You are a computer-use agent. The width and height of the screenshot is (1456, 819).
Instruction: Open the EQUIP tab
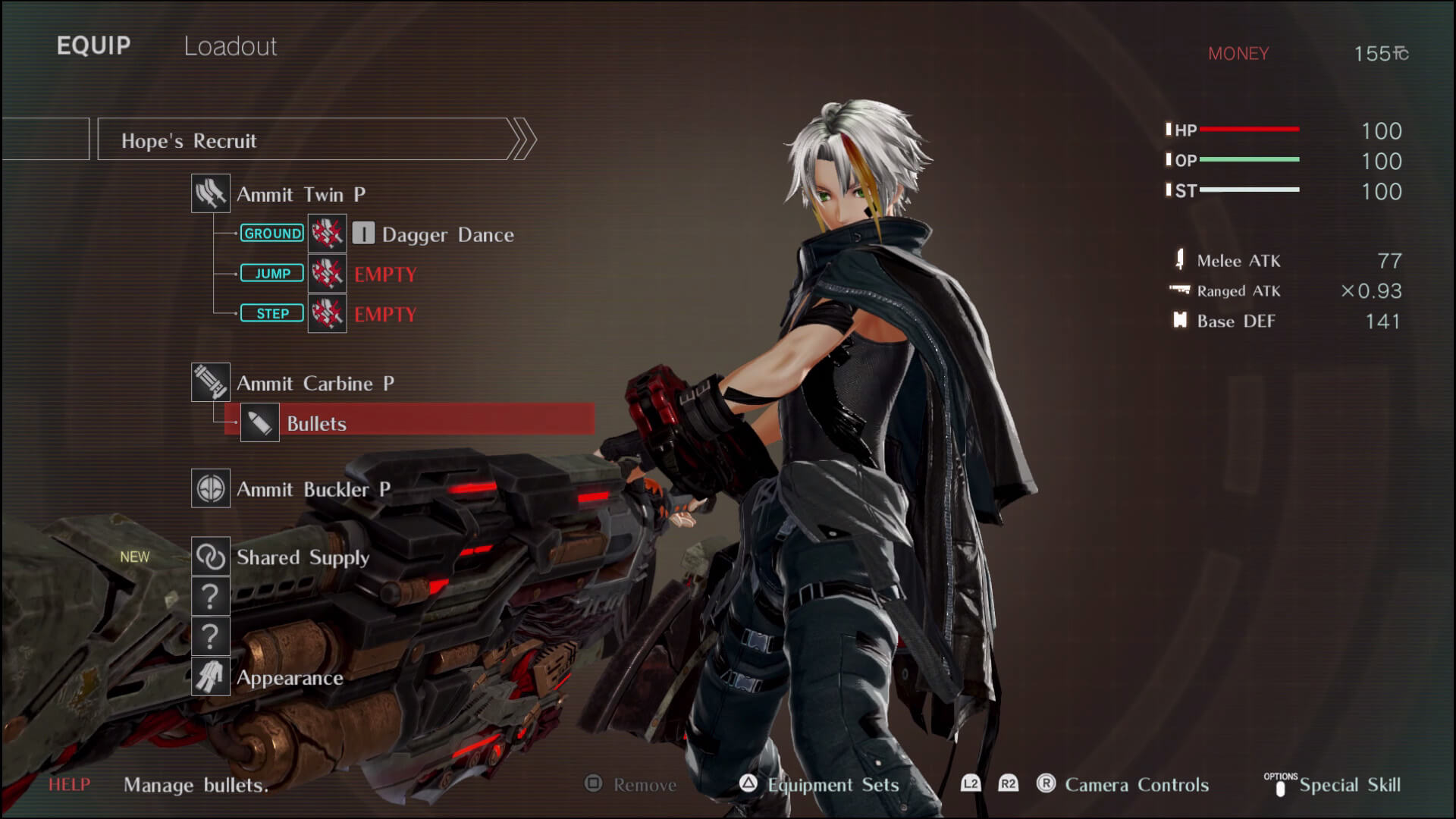(93, 45)
